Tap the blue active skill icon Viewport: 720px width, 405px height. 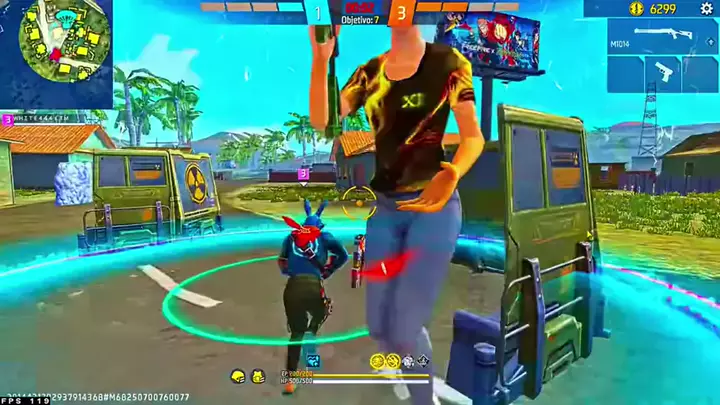coord(315,360)
